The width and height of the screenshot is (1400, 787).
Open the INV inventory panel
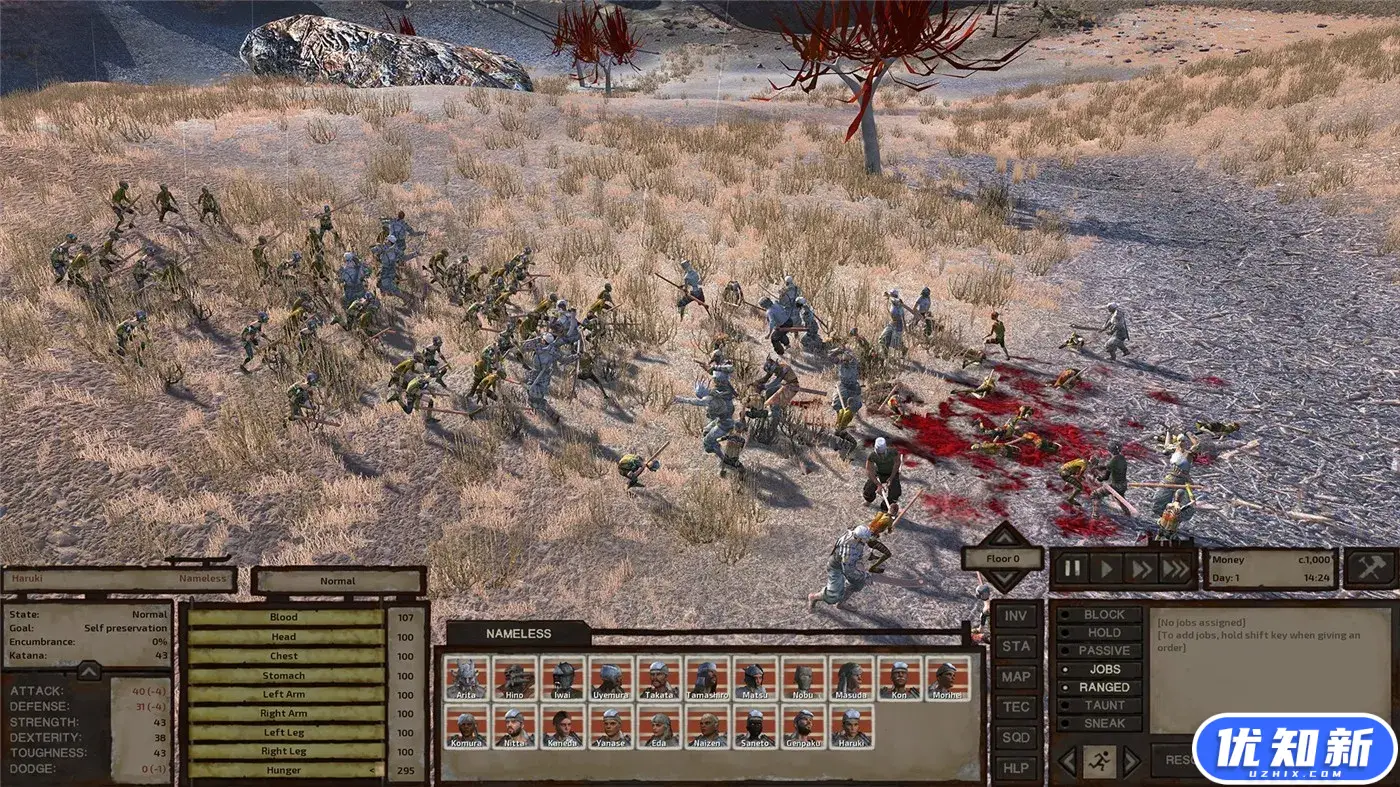[x=1016, y=616]
